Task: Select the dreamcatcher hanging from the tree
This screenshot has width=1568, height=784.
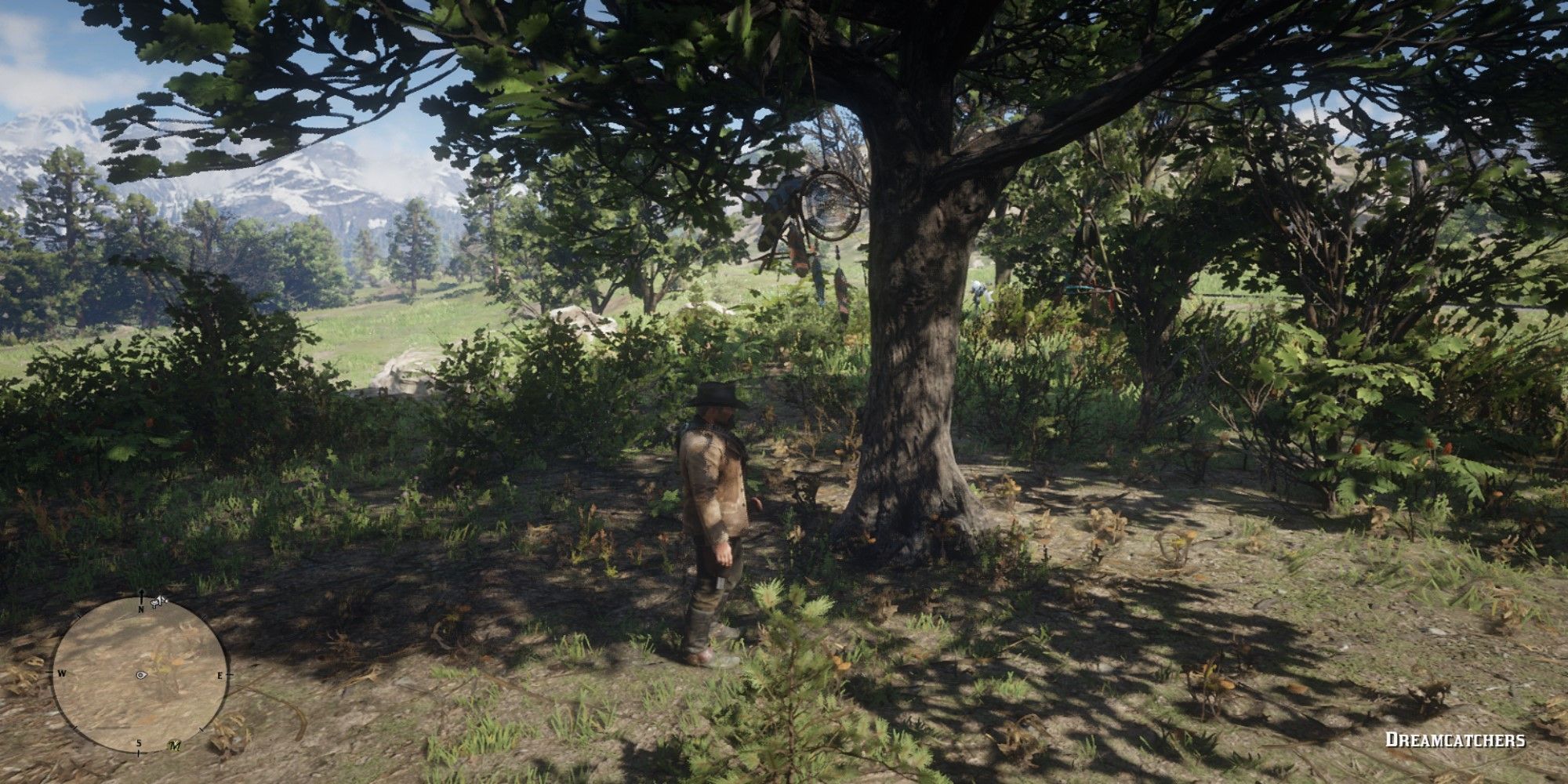Action: [x=829, y=205]
